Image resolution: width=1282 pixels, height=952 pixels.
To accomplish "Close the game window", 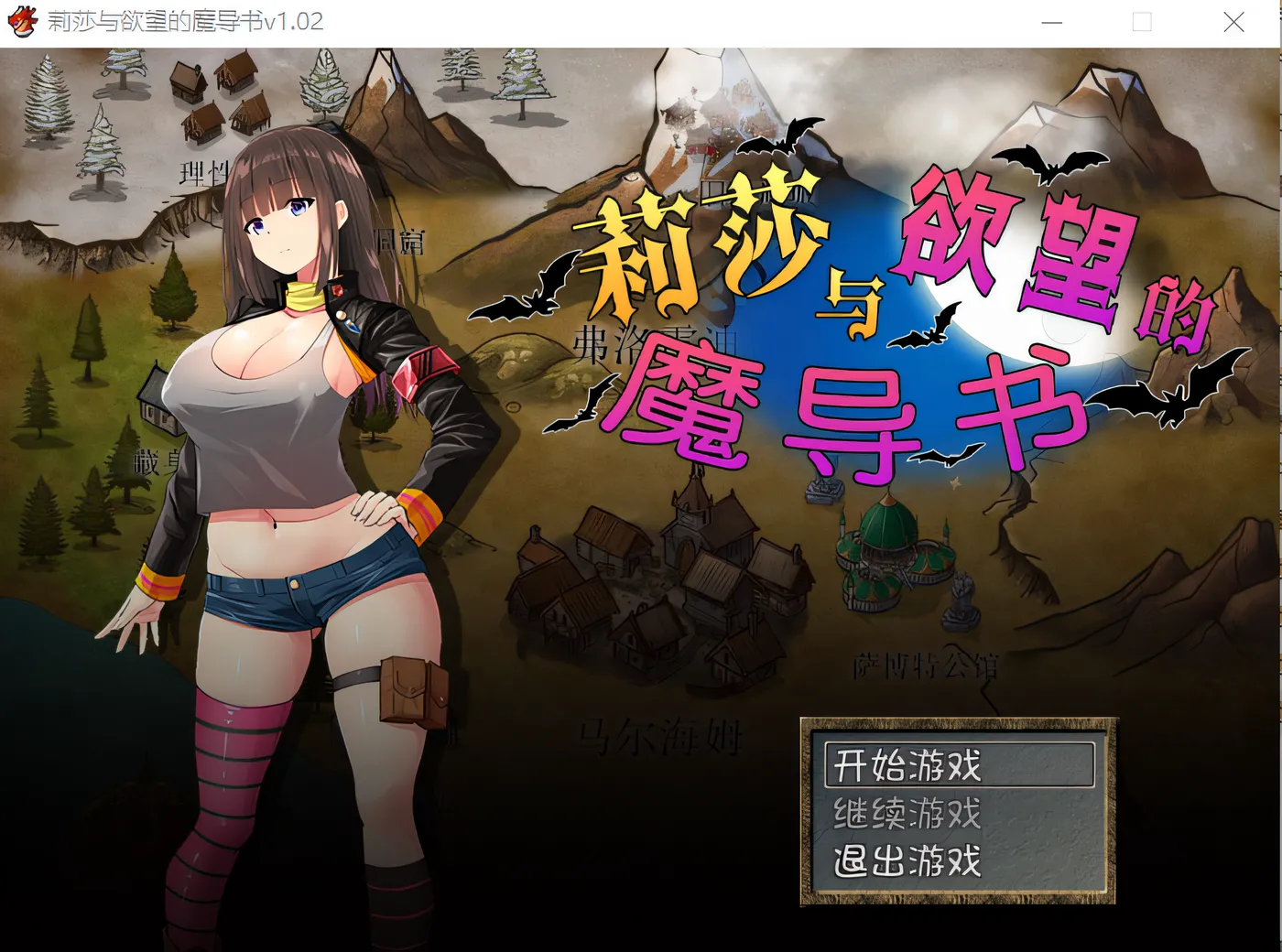I will tap(1233, 22).
